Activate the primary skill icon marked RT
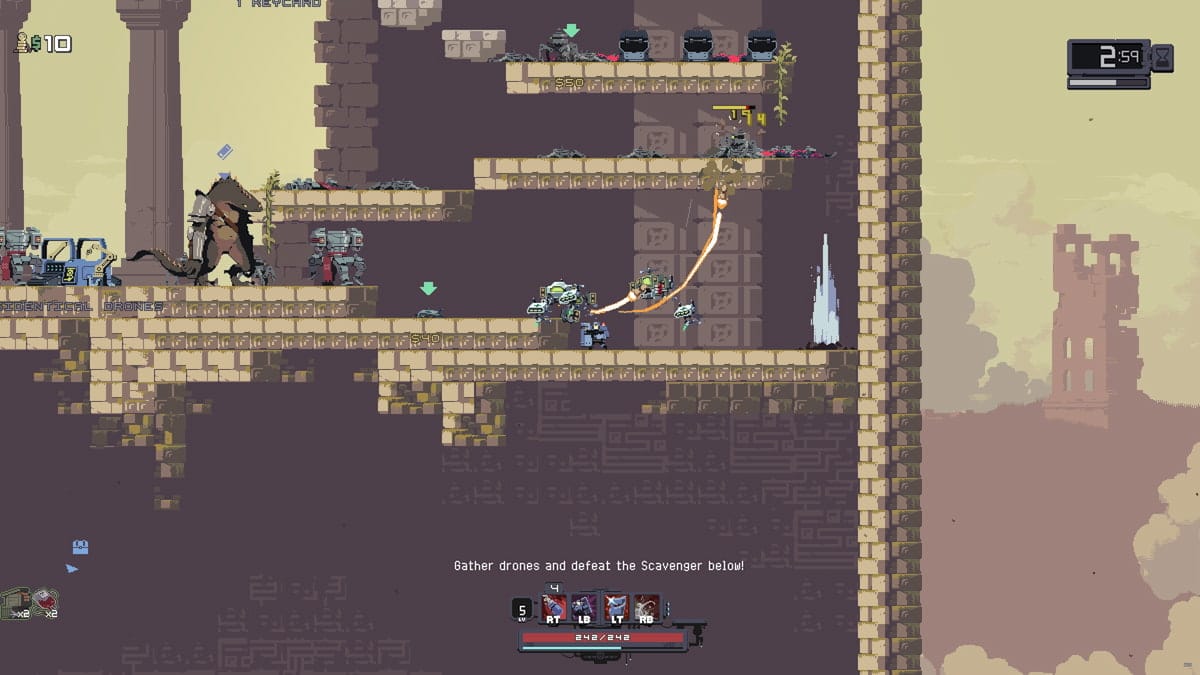This screenshot has height=675, width=1200. pos(554,607)
